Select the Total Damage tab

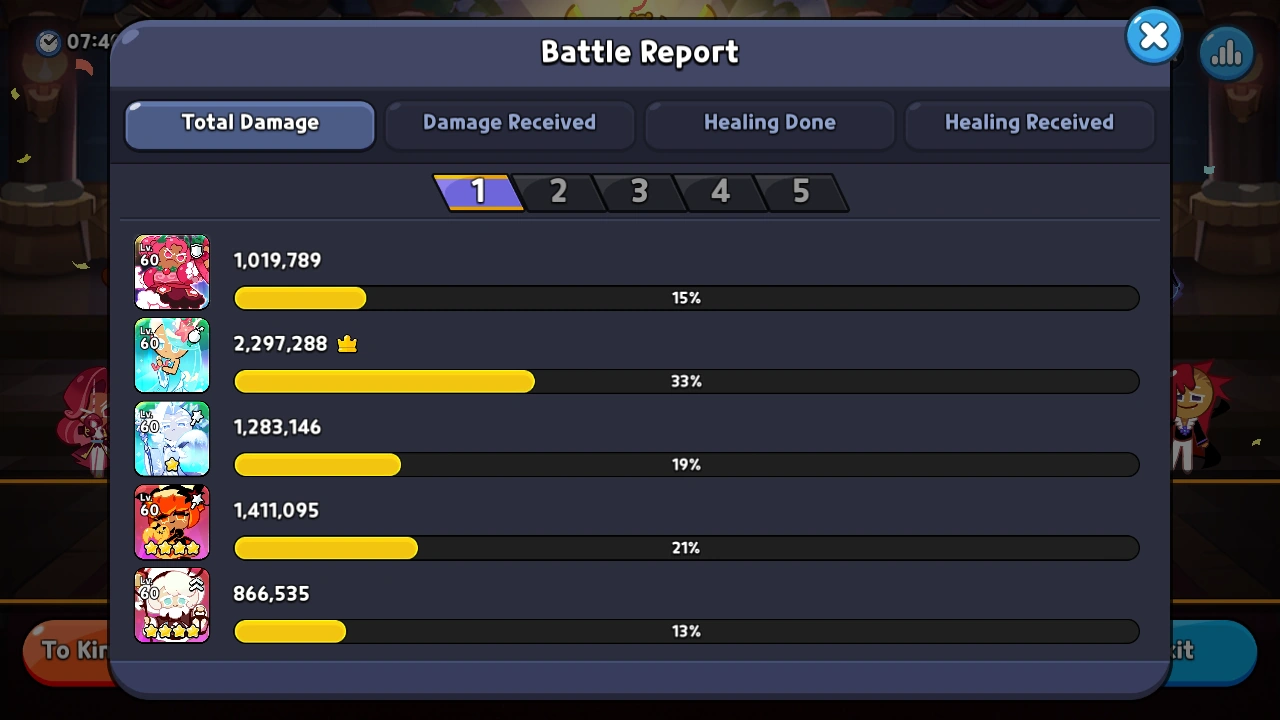coord(249,123)
